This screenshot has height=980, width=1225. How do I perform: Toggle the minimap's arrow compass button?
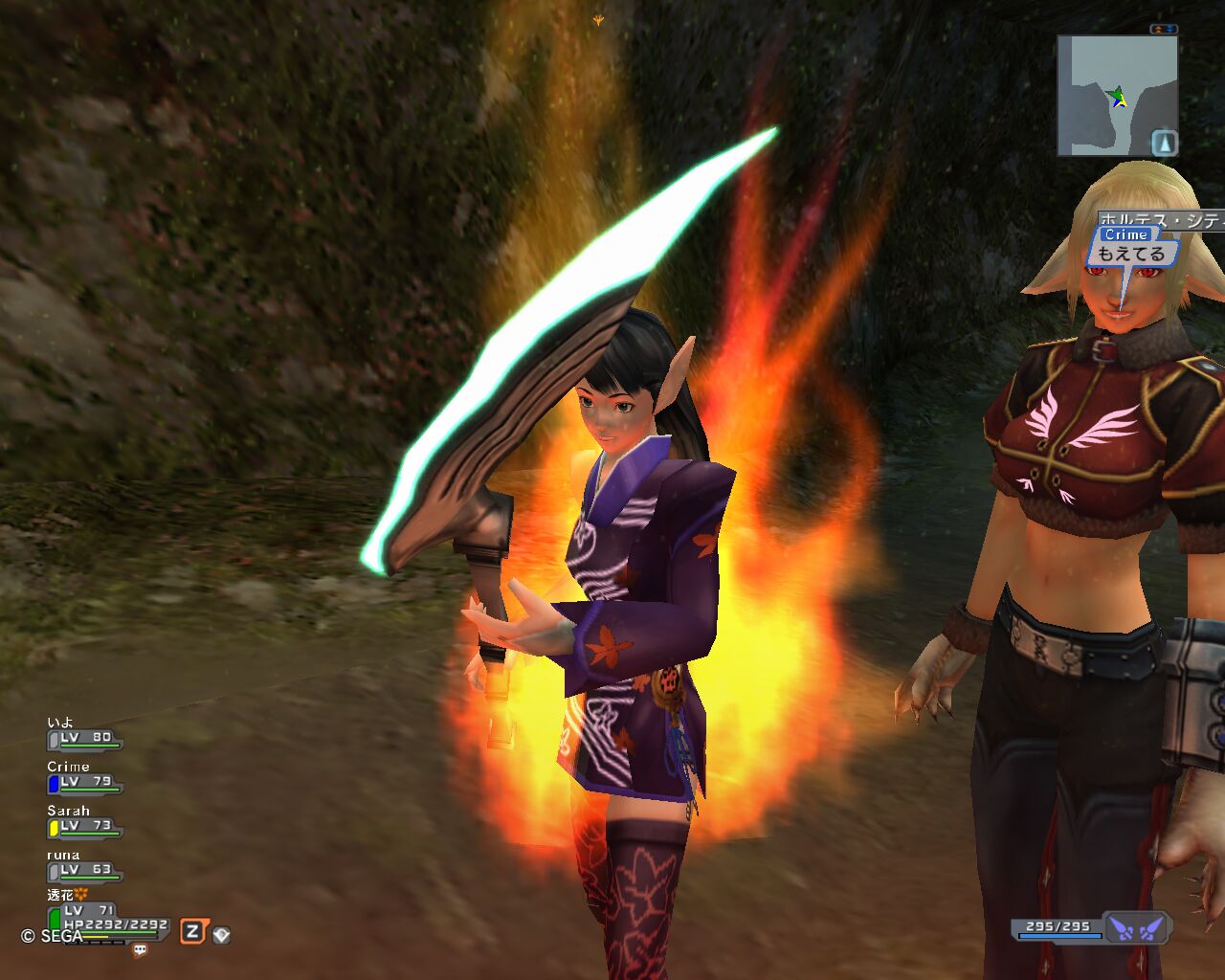coord(1164,143)
